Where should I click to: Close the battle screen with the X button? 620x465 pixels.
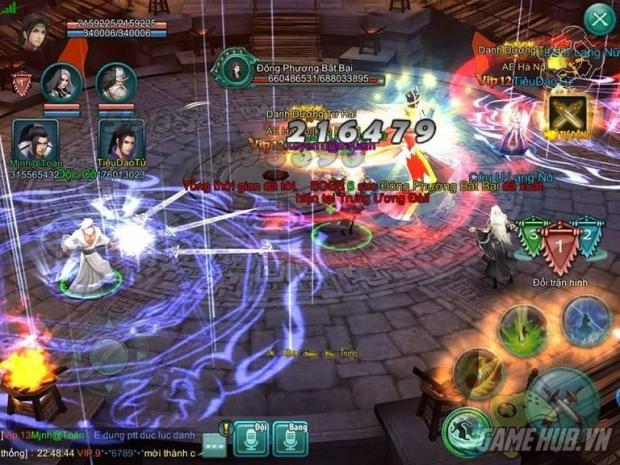point(599,17)
